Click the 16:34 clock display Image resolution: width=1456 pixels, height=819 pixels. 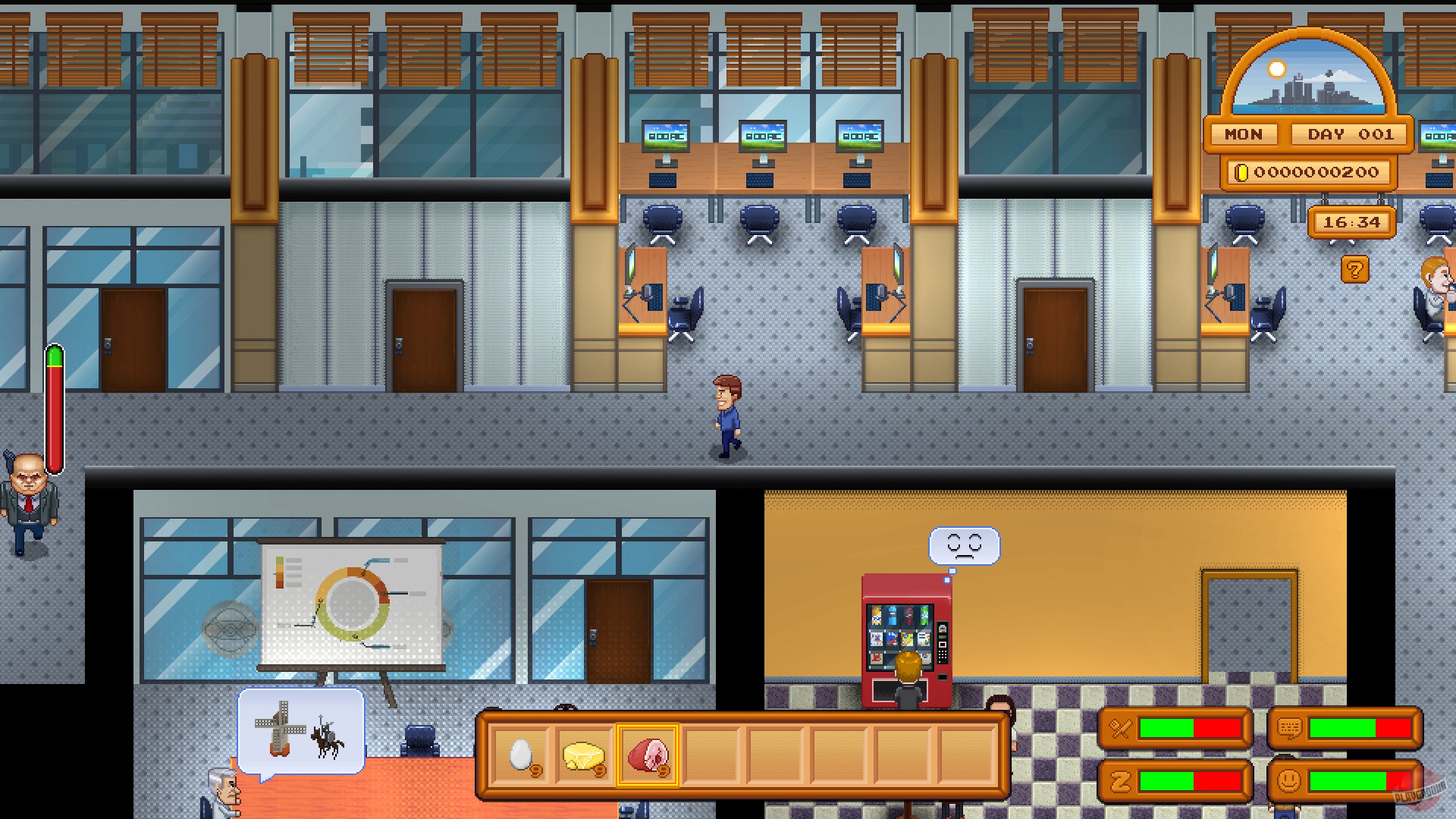[x=1353, y=222]
